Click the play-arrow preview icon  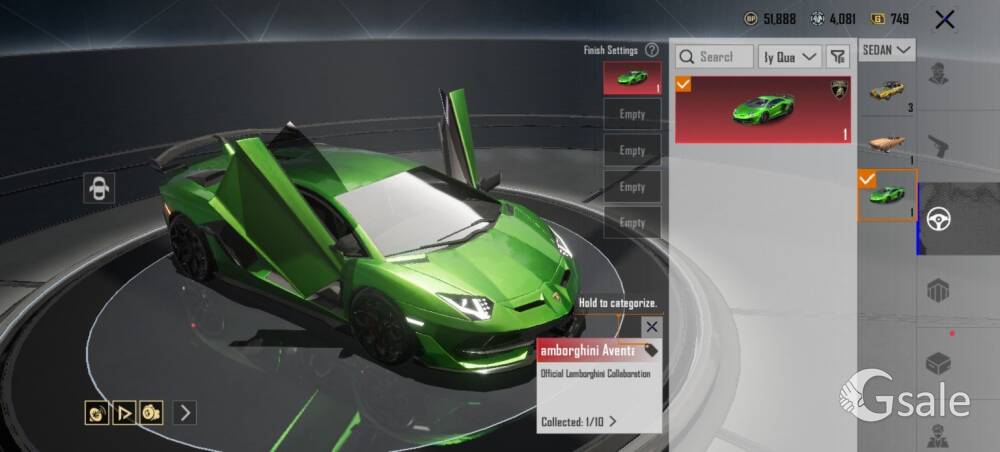coord(124,412)
